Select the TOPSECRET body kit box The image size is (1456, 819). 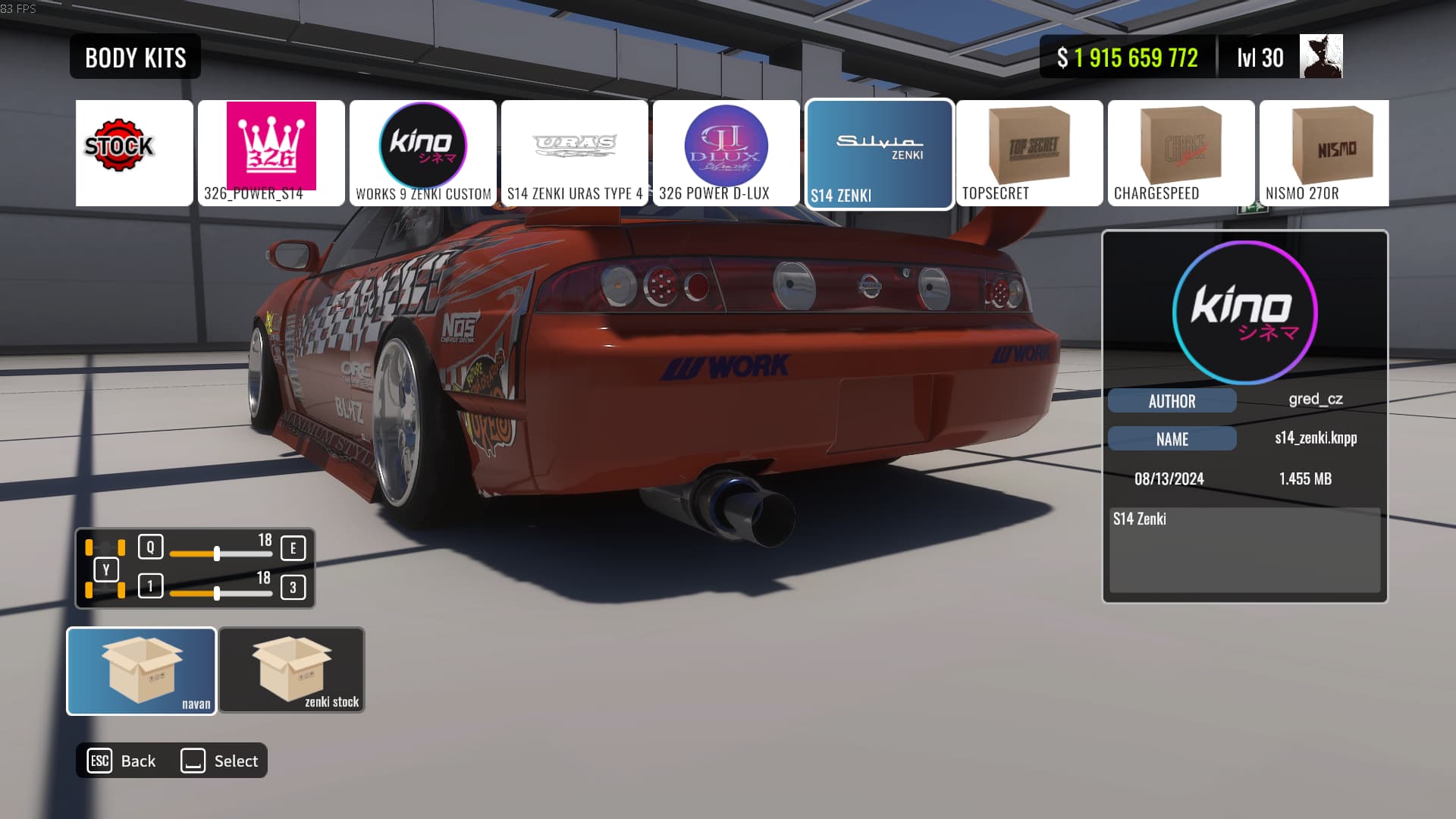1029,152
